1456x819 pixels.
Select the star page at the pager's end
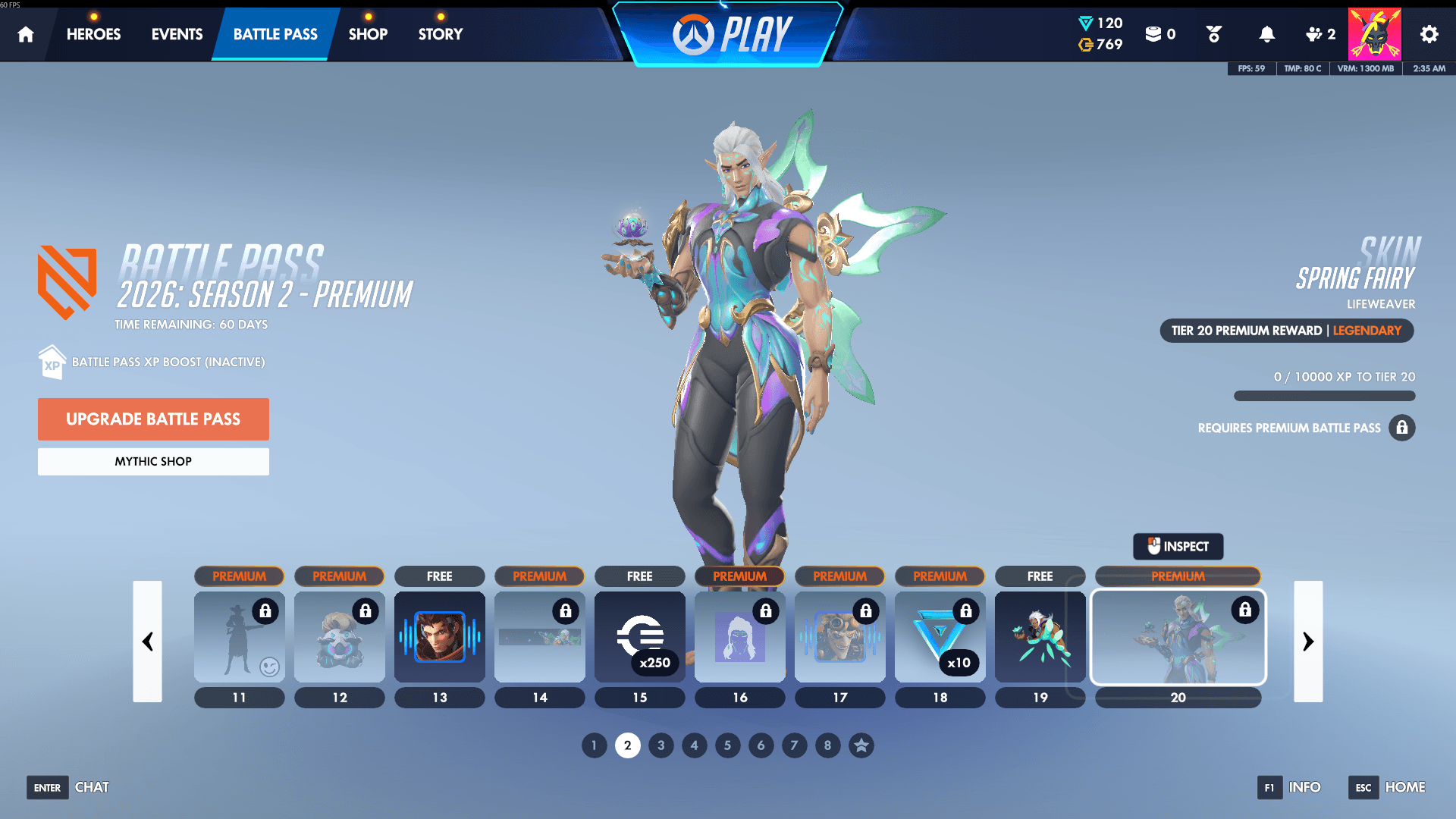[x=861, y=745]
